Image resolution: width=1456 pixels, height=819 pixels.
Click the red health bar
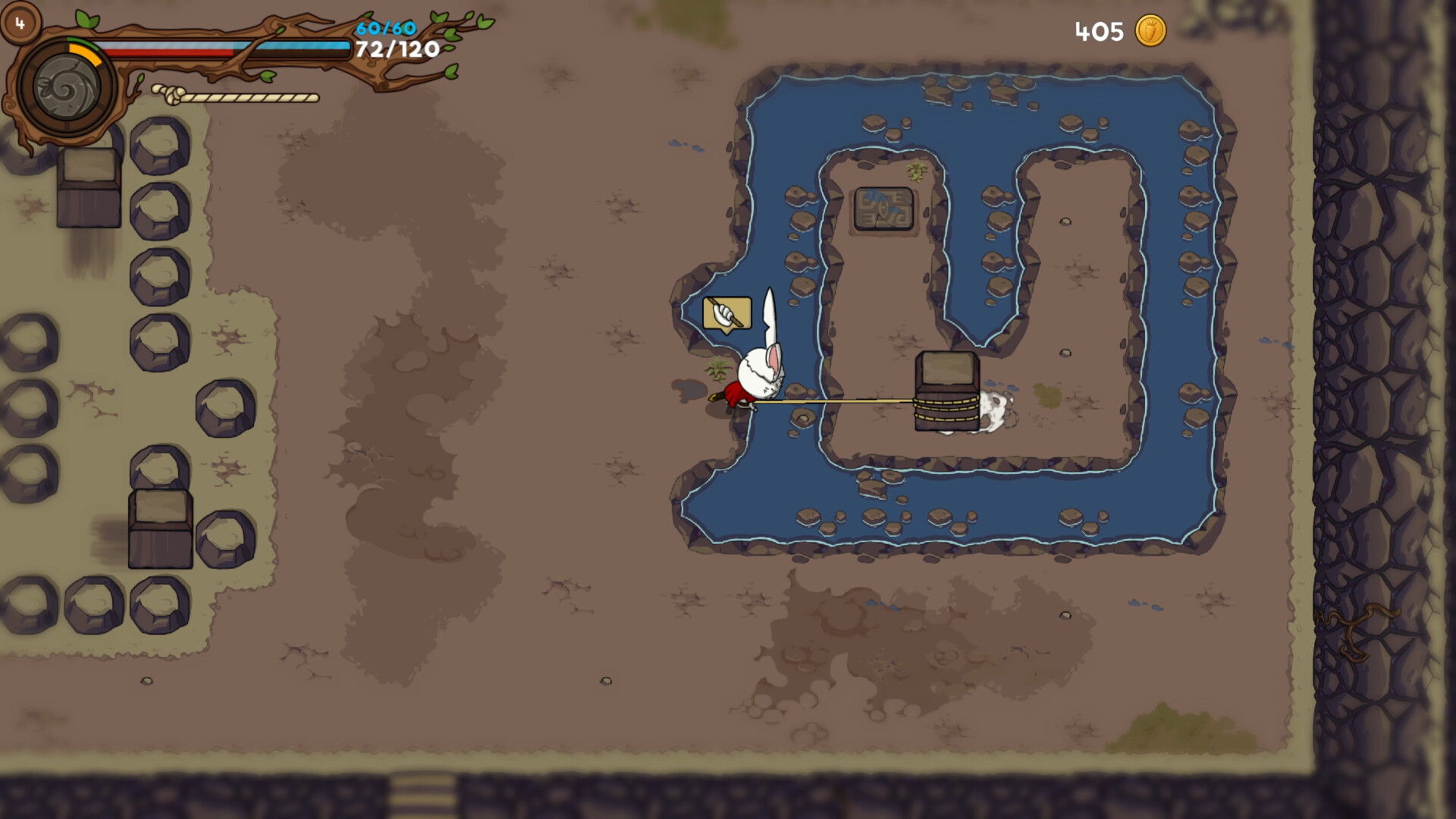167,53
